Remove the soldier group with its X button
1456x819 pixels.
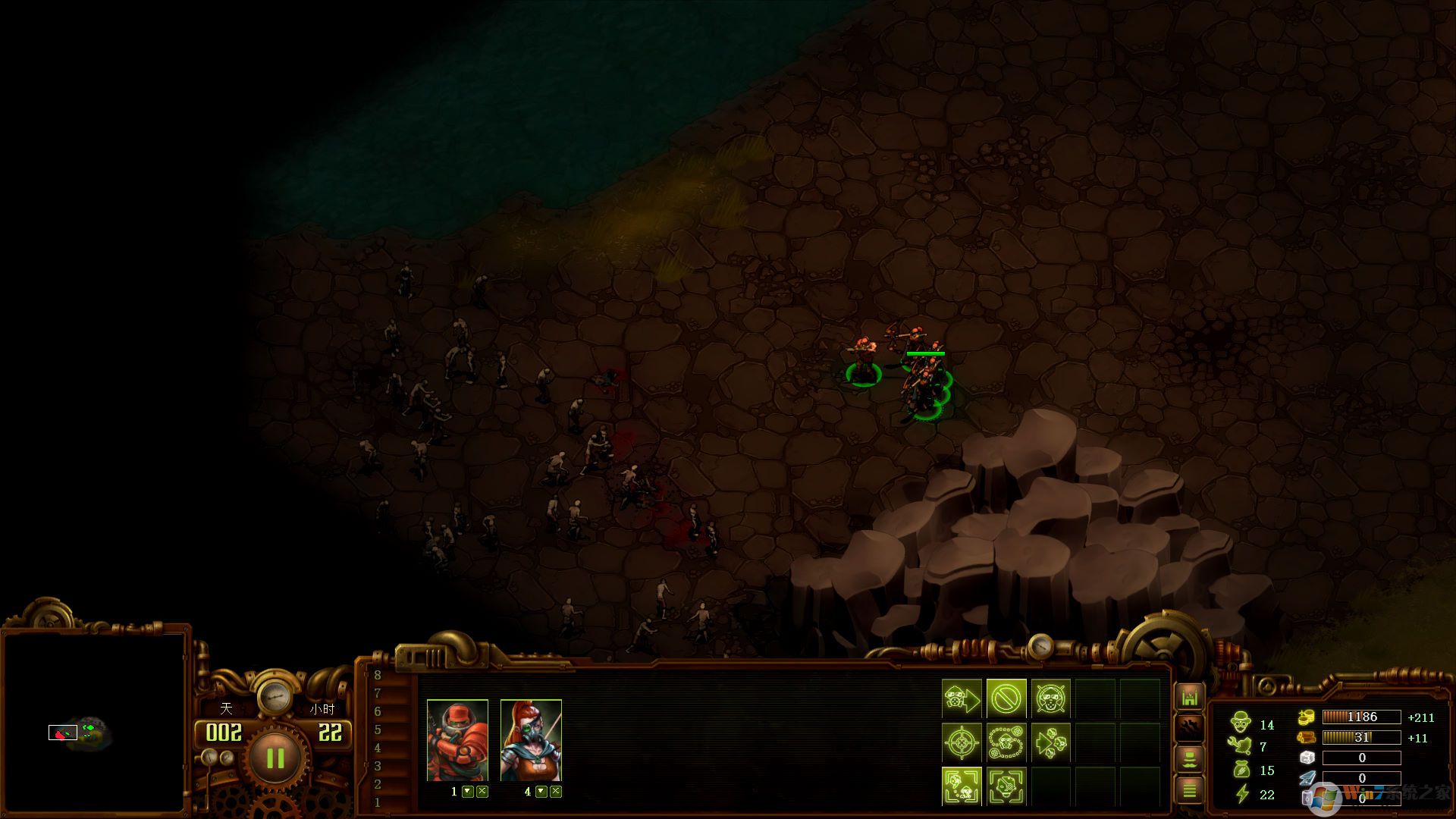[482, 792]
